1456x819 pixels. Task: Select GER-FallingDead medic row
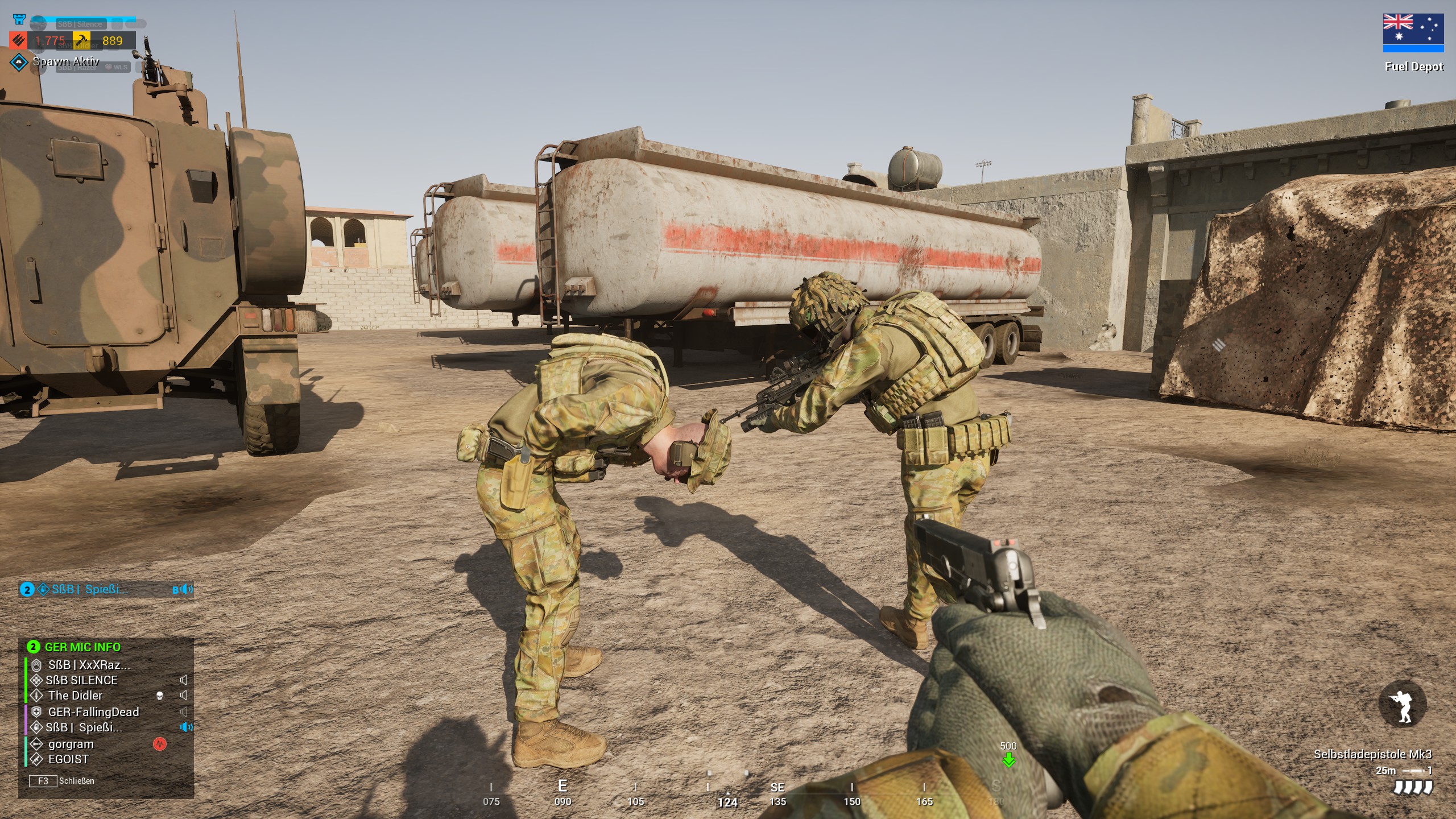(93, 712)
